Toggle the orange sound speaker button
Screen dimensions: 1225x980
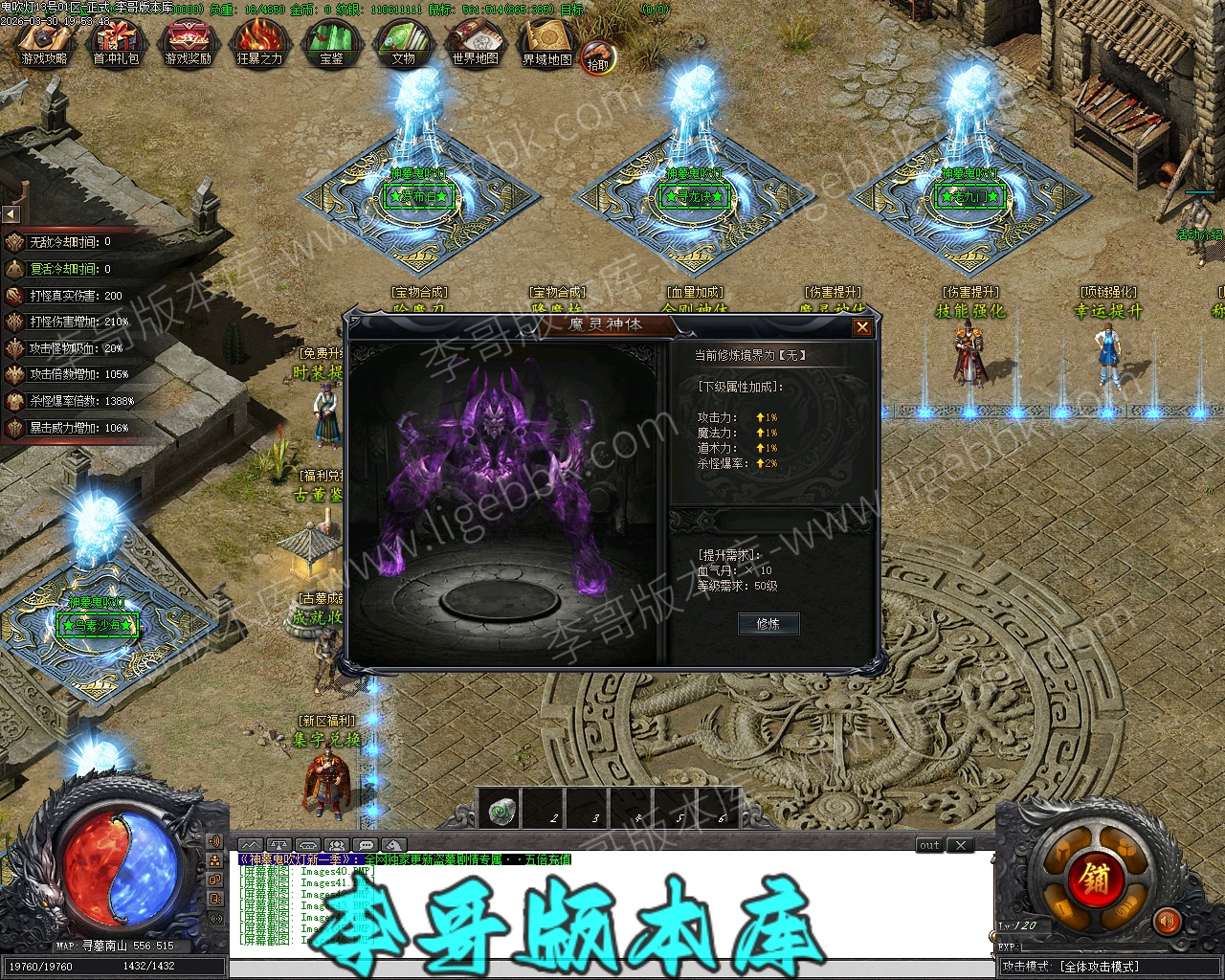pos(1167,921)
